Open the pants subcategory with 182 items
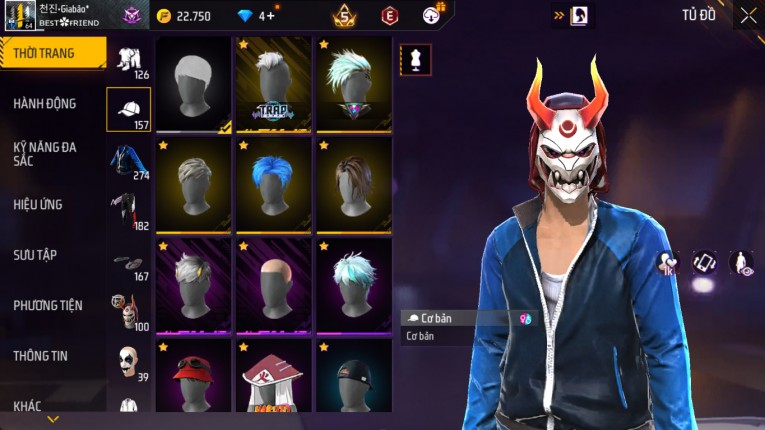This screenshot has height=430, width=765. tap(127, 212)
